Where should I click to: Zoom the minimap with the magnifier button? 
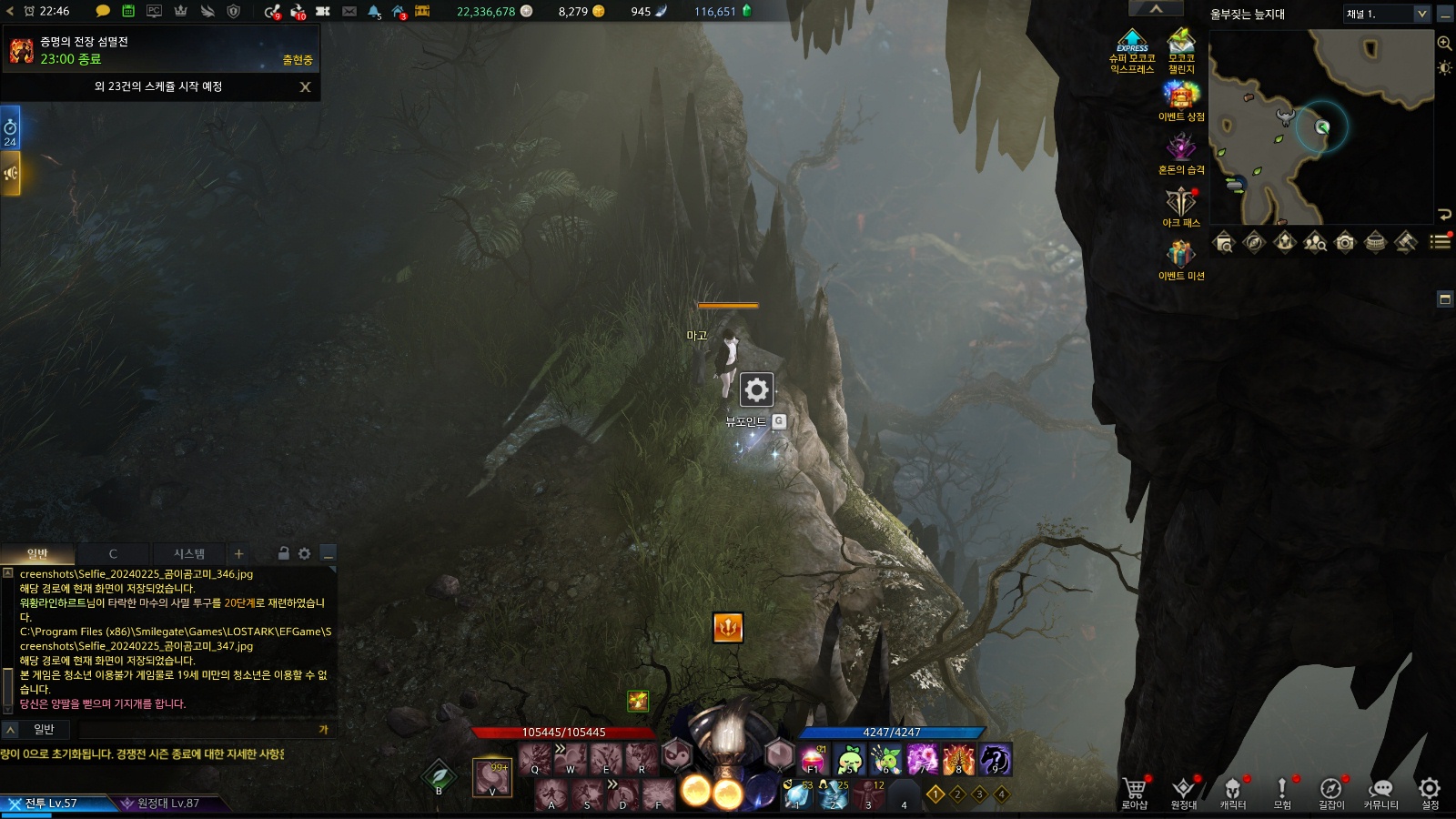coord(1444,43)
